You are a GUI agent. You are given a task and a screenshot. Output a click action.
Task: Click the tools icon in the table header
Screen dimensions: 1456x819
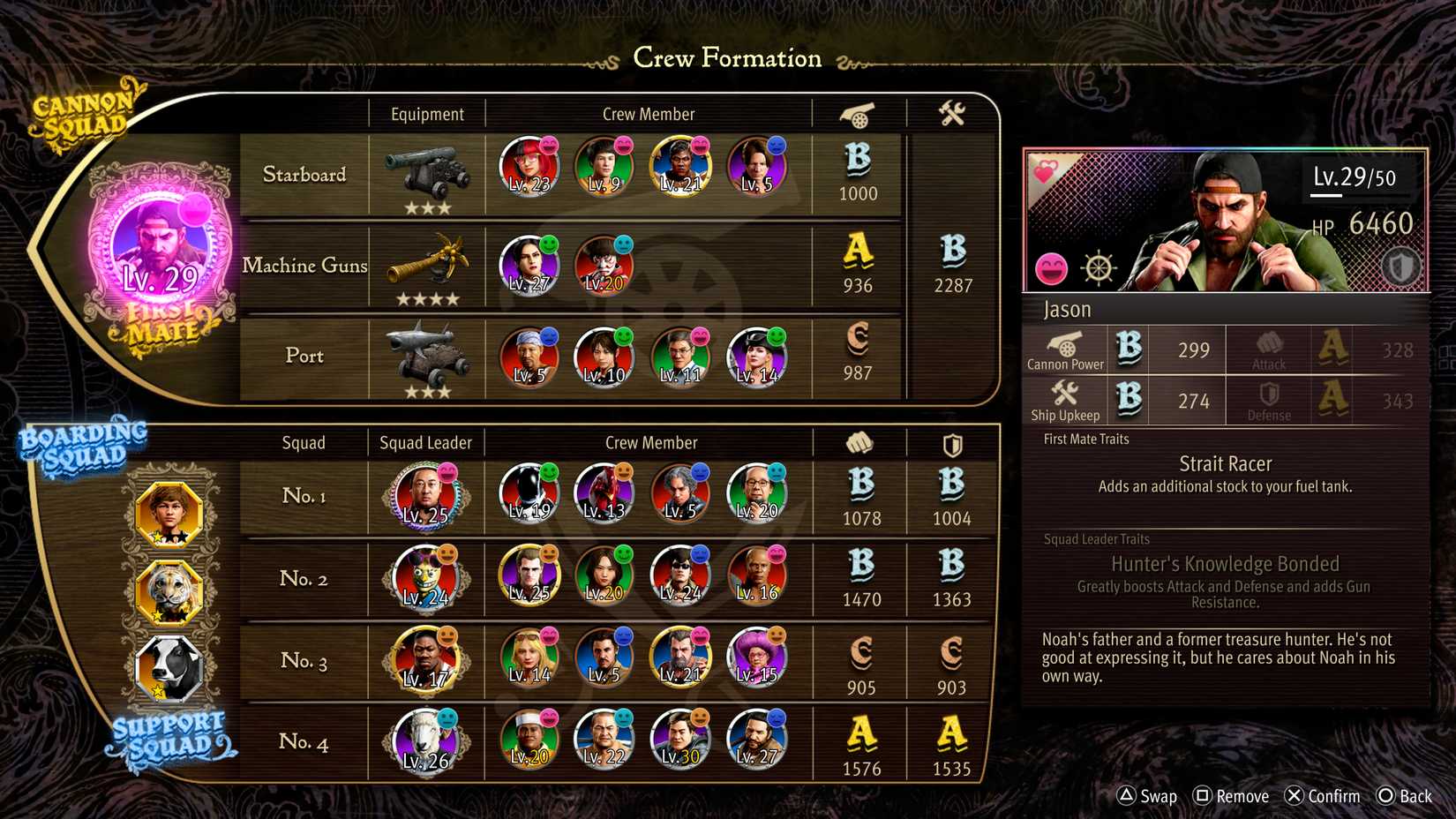pos(951,113)
